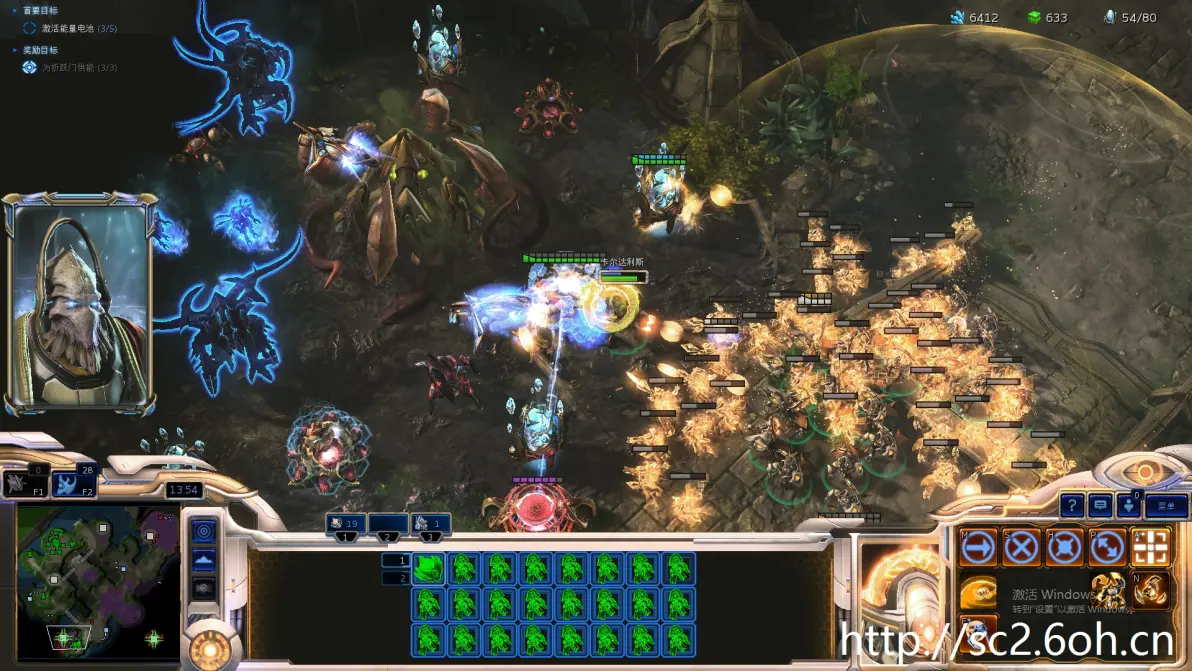
Task: Select control group 1 tab
Action: 346,523
